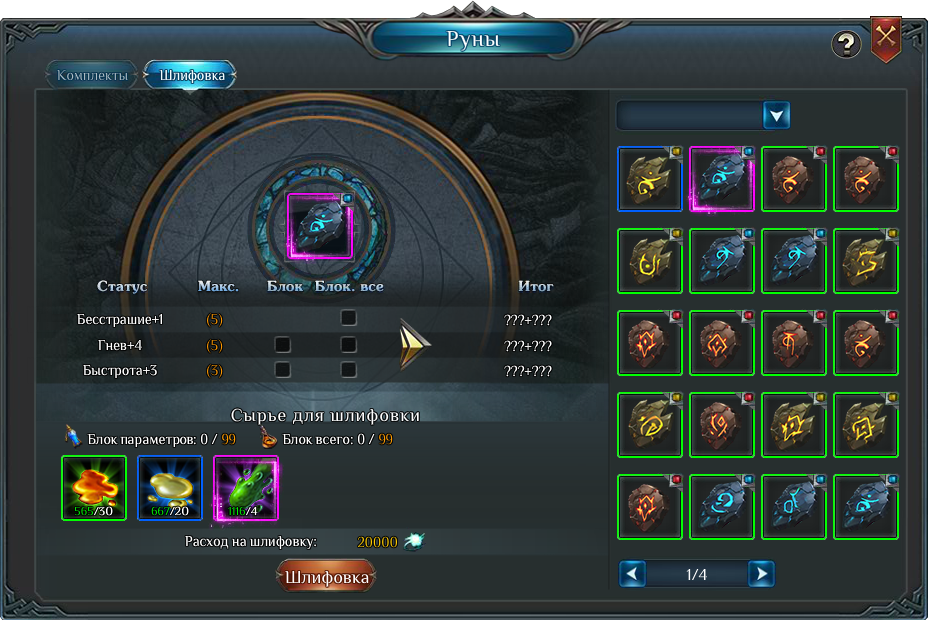Toggle Блок checkbox for Гнев+4
This screenshot has height=620, width=928.
(x=283, y=344)
